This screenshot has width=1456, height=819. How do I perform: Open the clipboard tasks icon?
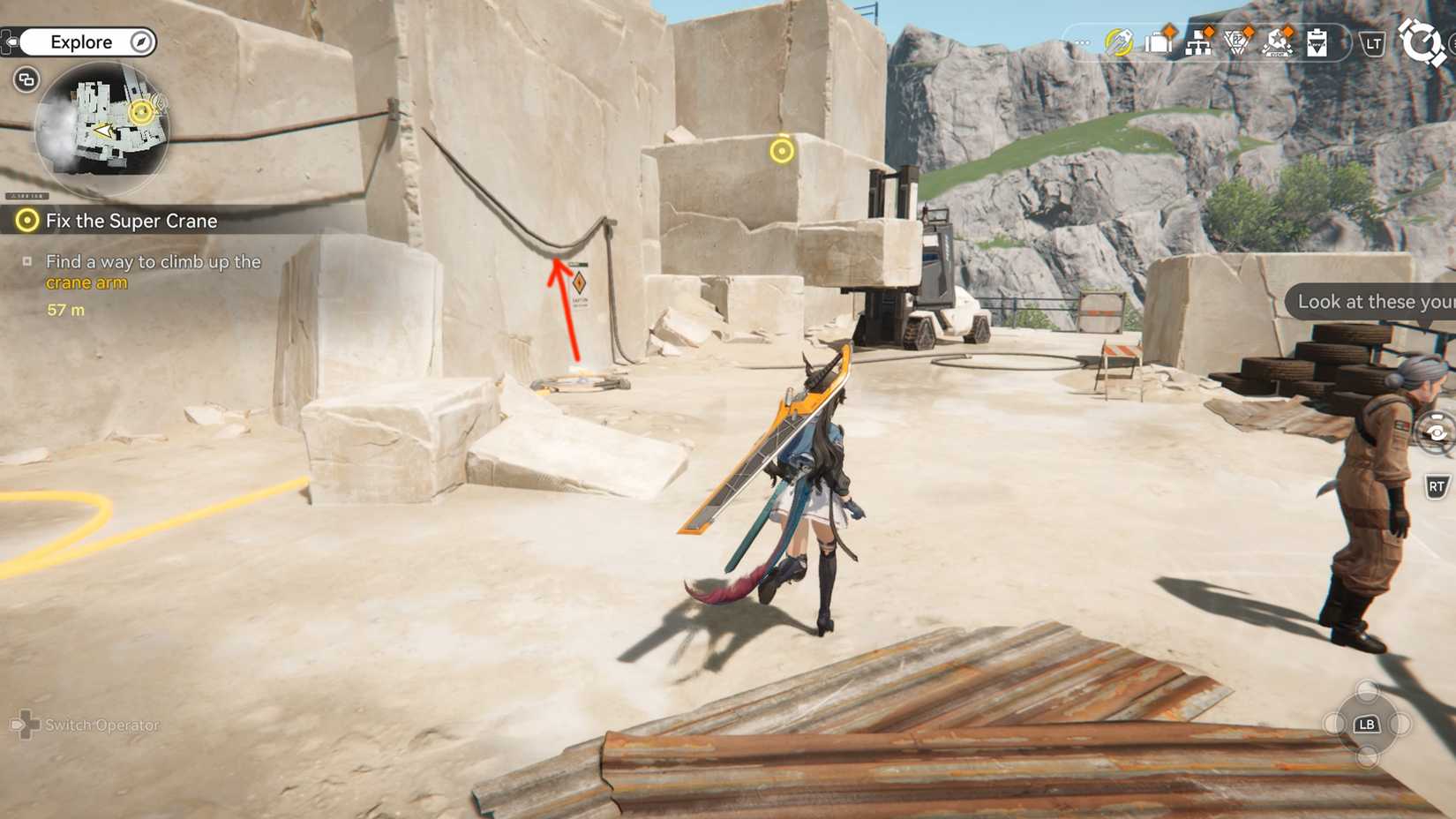point(1317,42)
